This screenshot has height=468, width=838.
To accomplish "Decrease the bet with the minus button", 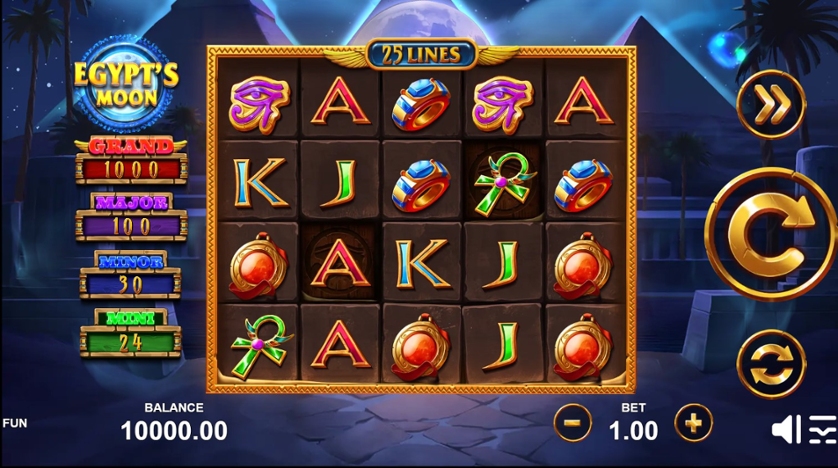I will [573, 423].
